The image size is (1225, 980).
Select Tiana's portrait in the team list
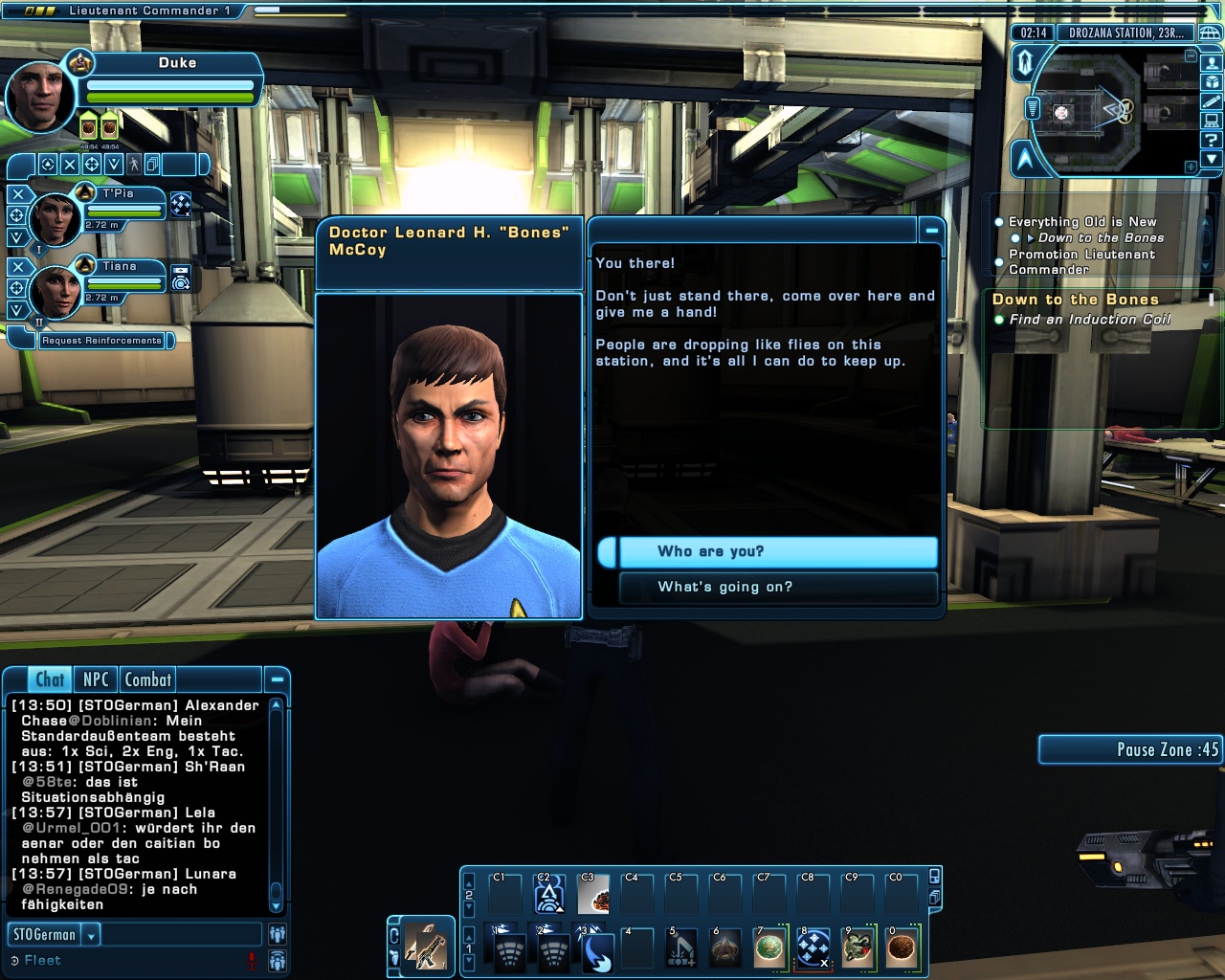point(55,291)
